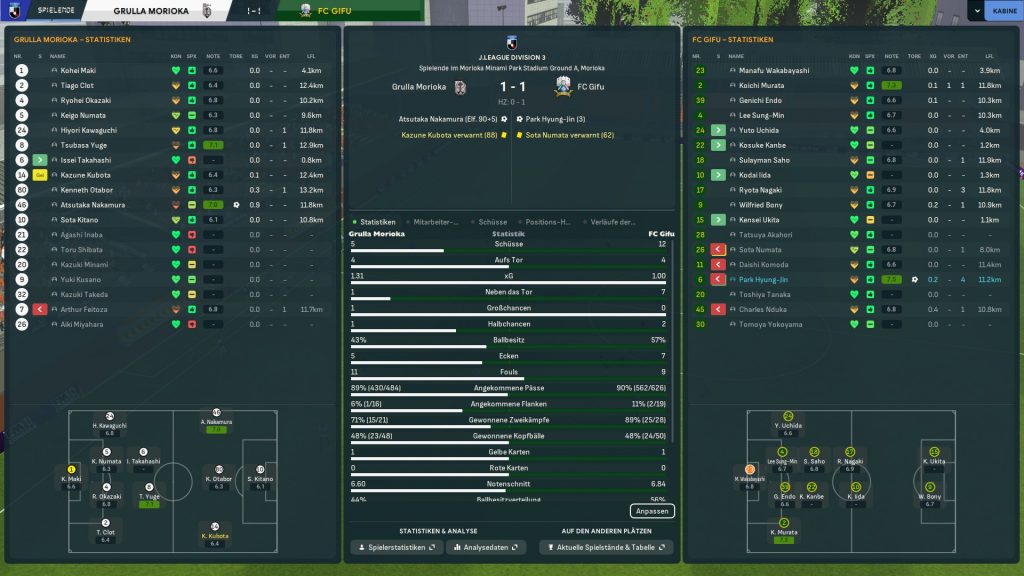
Task: Open Spielerstatistiken
Action: [x=396, y=547]
